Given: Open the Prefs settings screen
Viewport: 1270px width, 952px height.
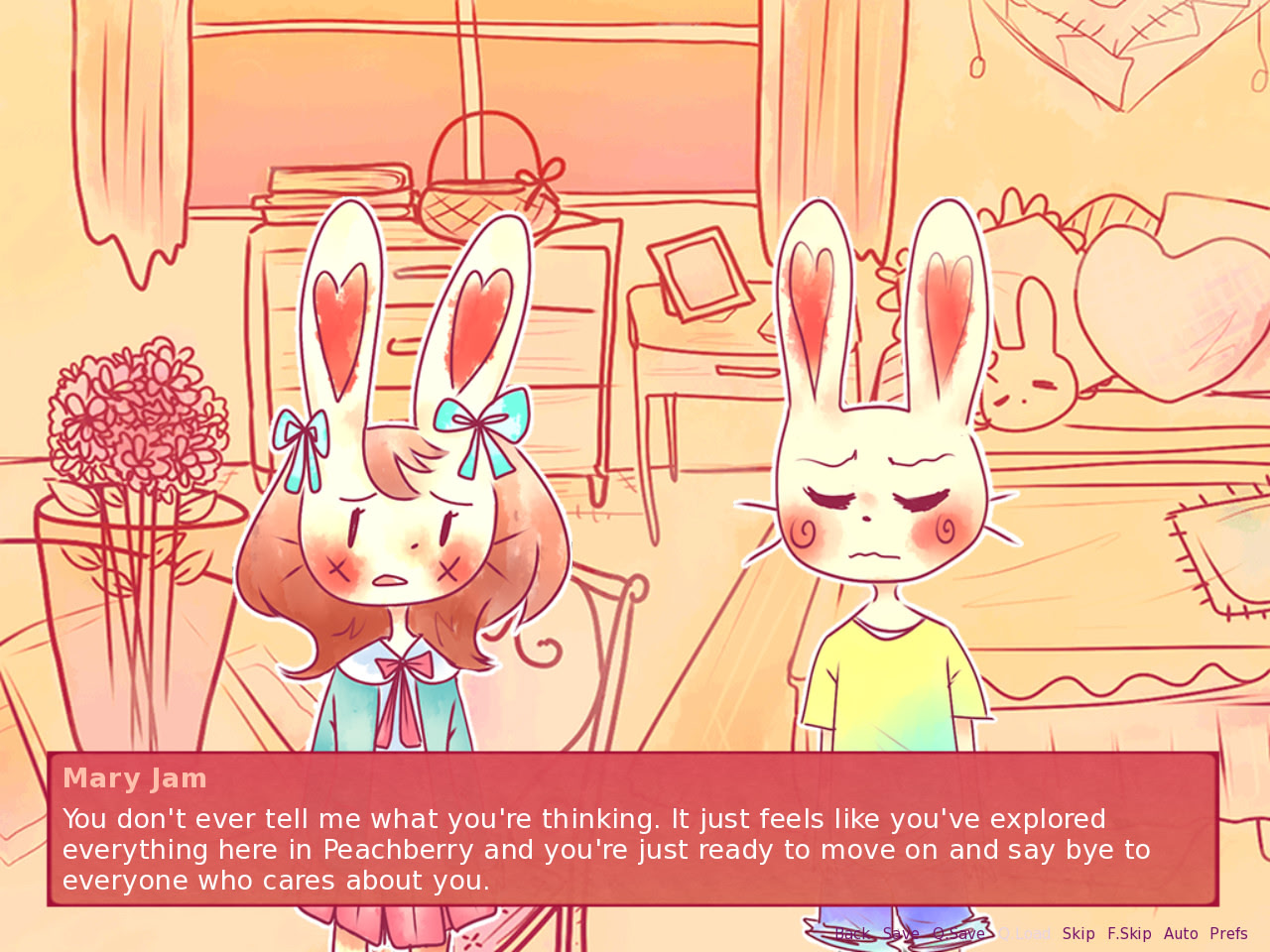Looking at the screenshot, I should (x=1229, y=933).
